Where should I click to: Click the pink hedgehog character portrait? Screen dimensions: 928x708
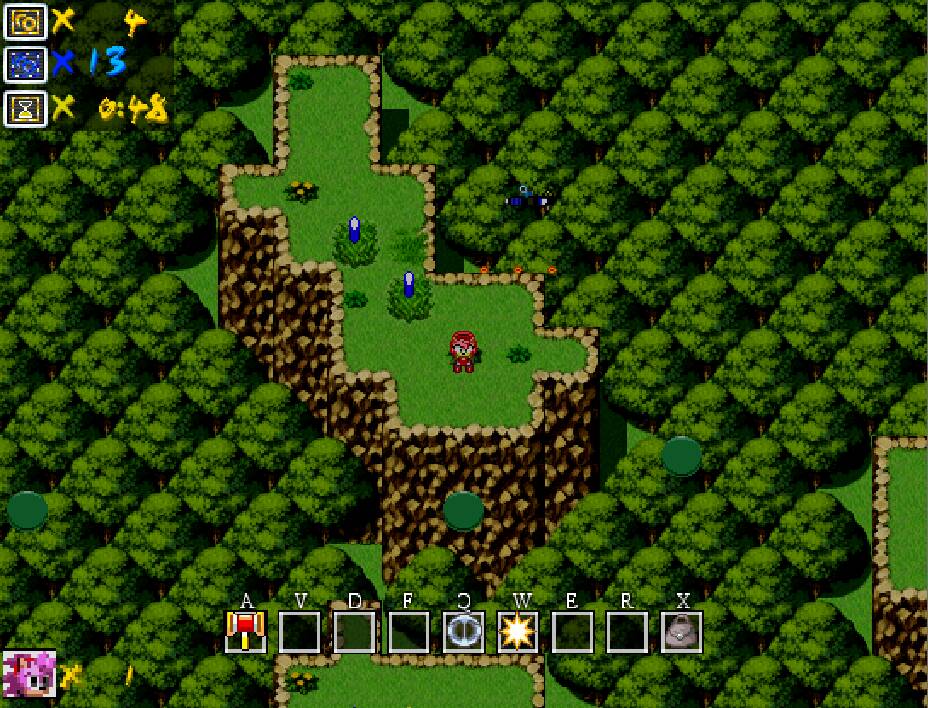click(29, 673)
